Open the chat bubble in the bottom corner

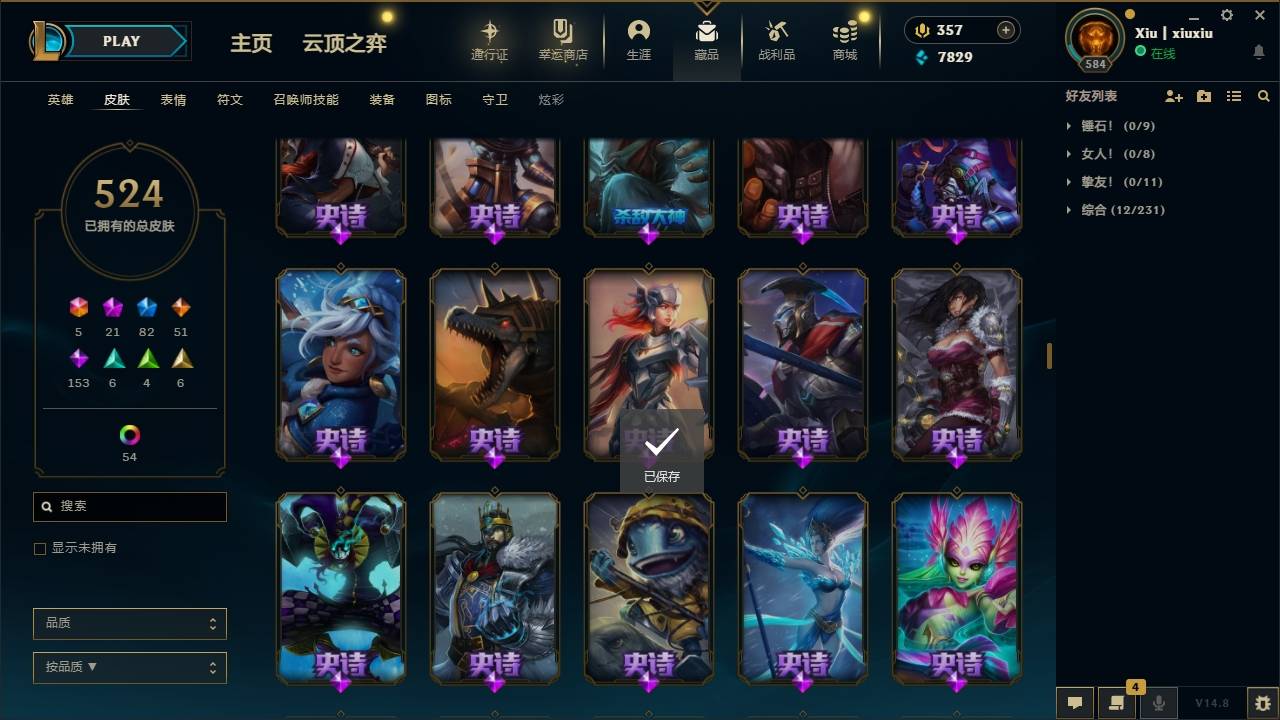point(1074,703)
